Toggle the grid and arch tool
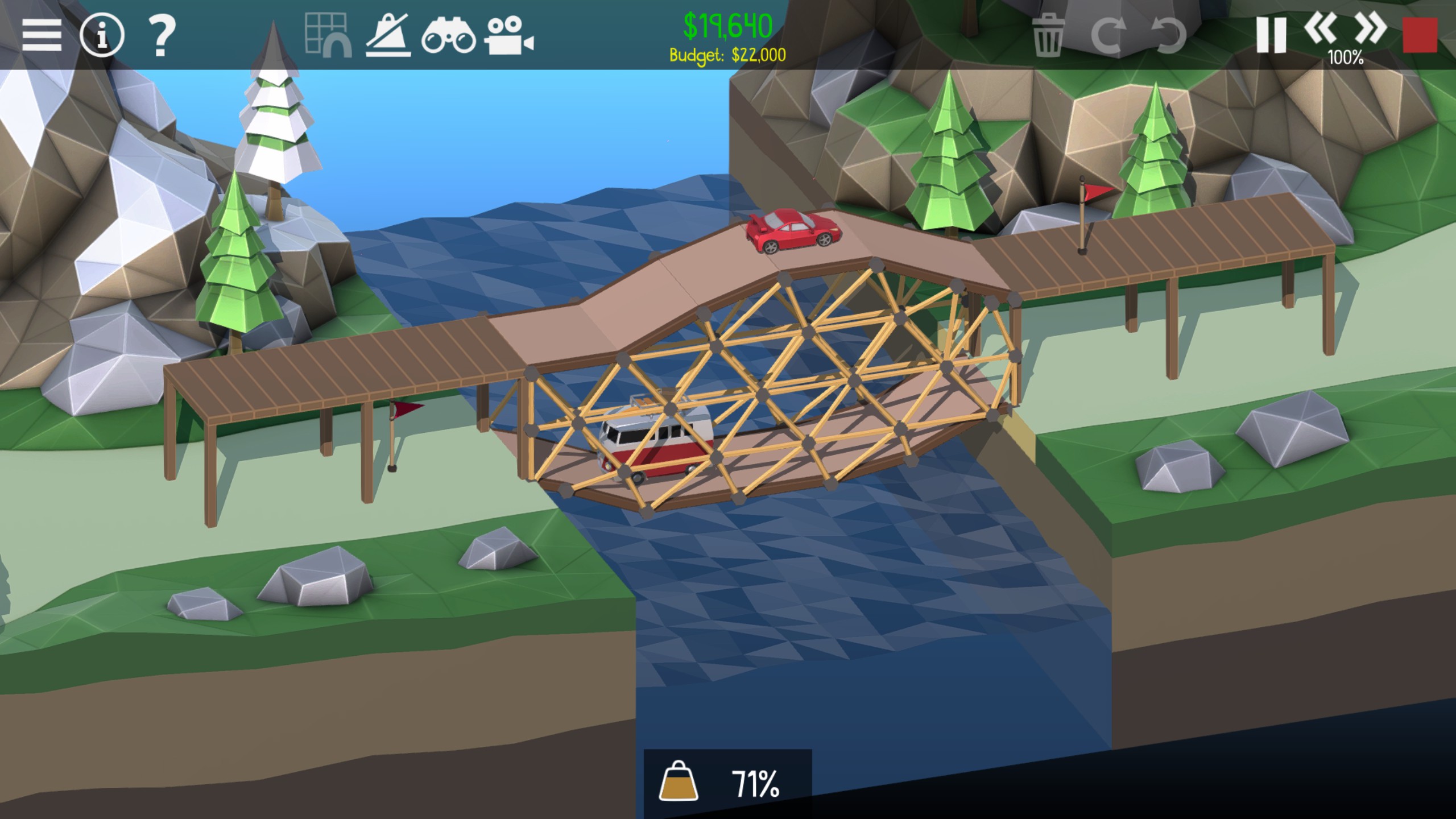This screenshot has height=819, width=1456. tap(328, 35)
